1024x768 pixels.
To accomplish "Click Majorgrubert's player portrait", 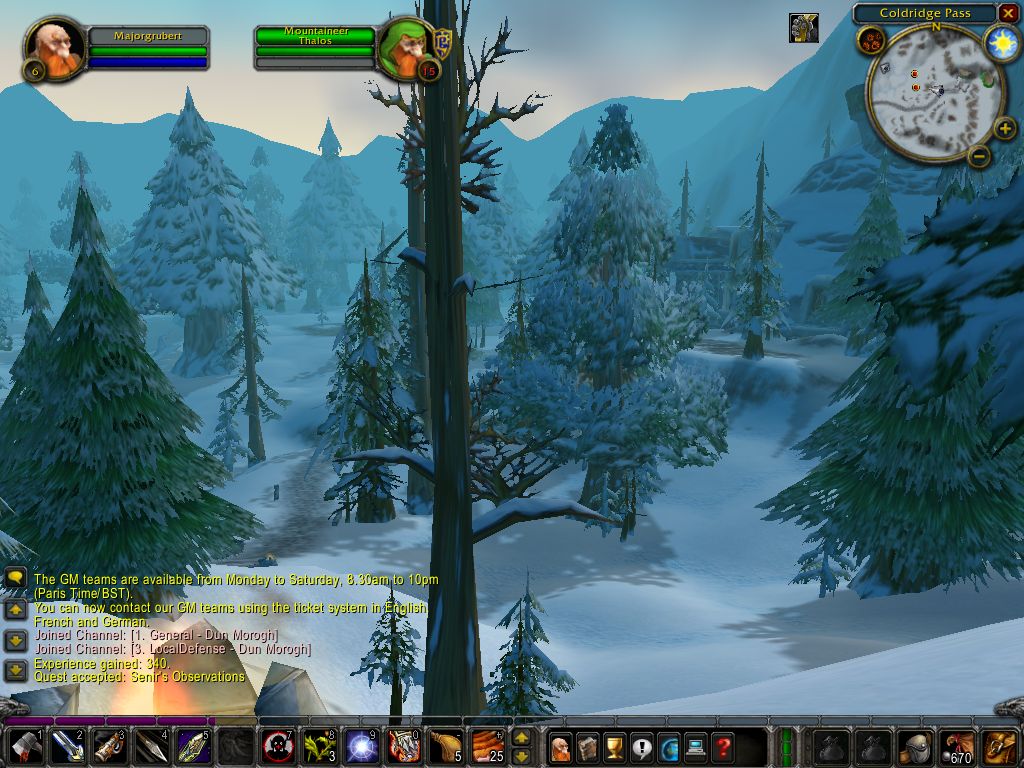I will point(54,46).
